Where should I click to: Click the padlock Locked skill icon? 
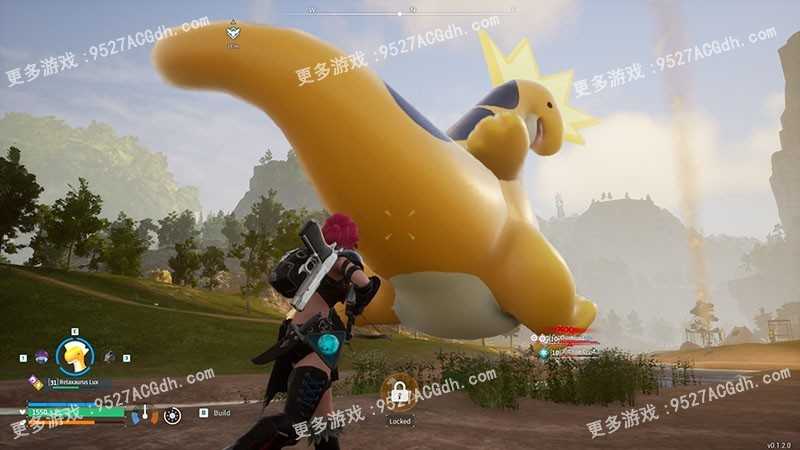399,393
